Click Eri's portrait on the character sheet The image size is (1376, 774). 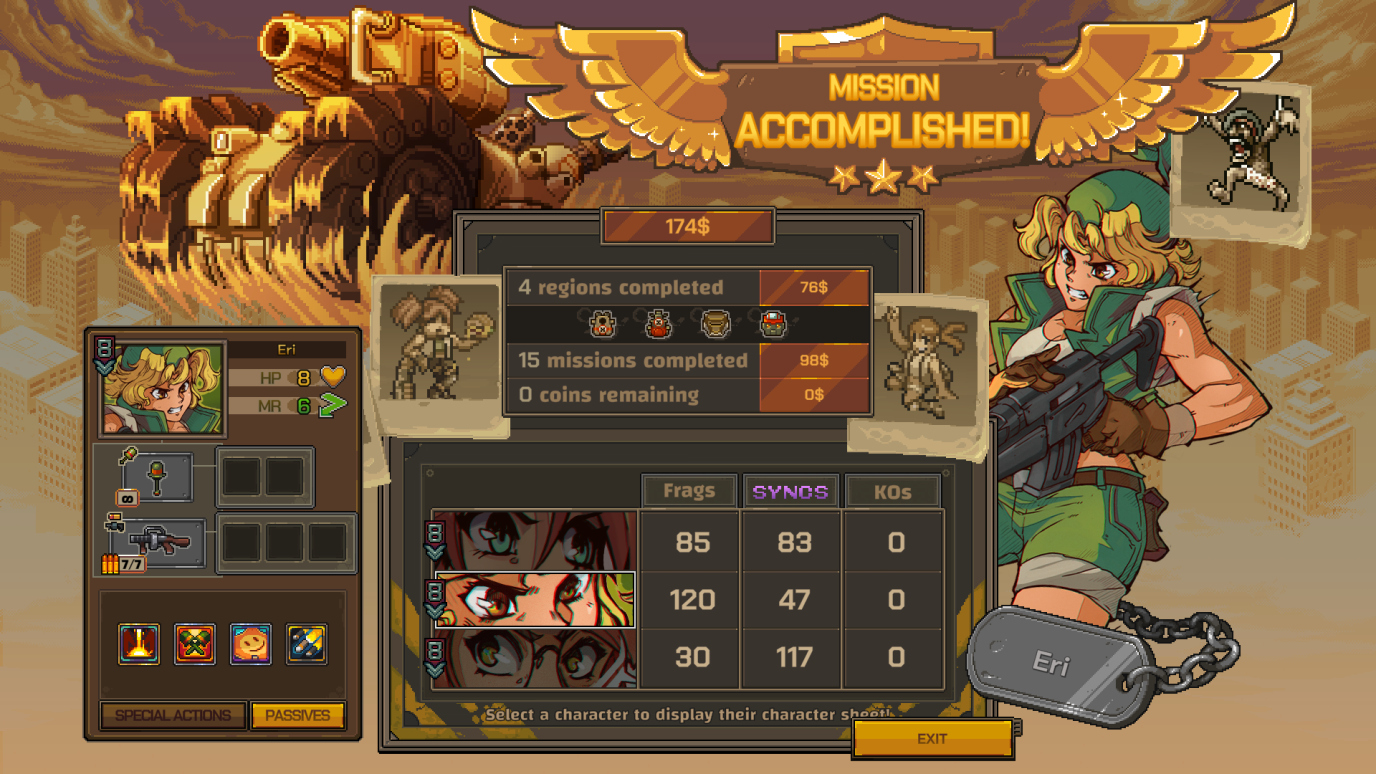click(163, 390)
